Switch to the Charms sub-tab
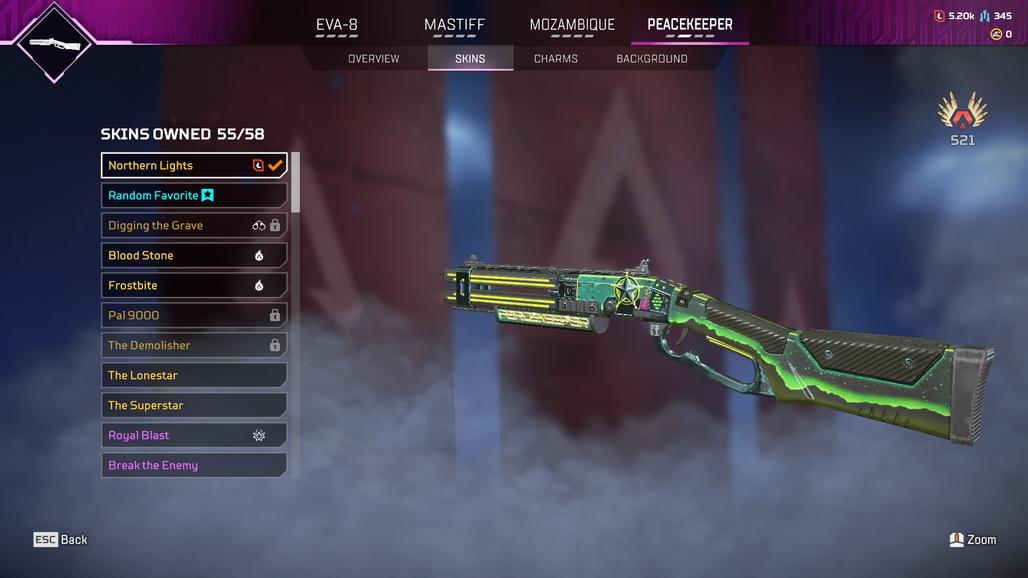 click(x=556, y=59)
